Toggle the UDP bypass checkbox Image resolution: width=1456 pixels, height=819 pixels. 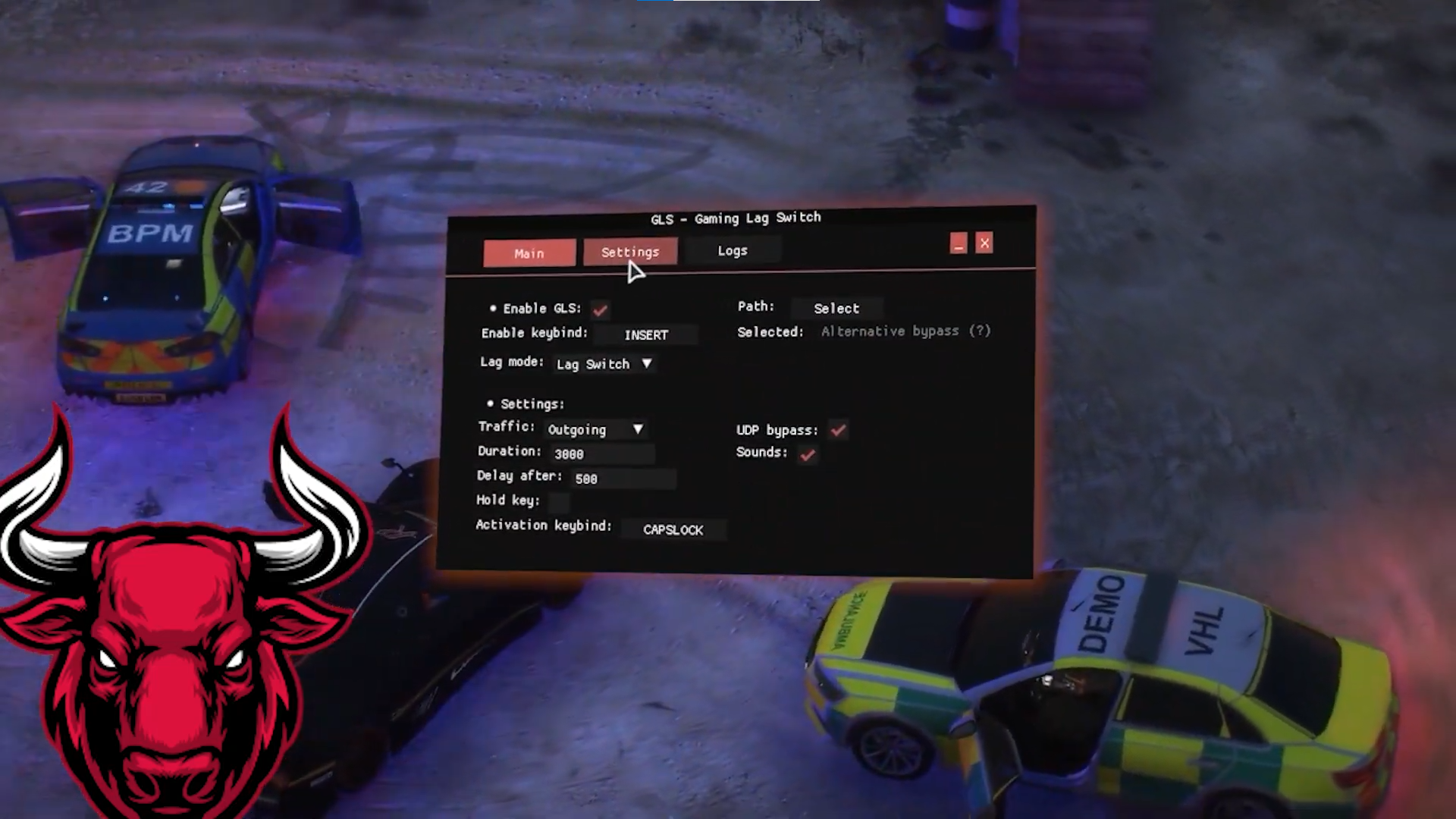838,430
